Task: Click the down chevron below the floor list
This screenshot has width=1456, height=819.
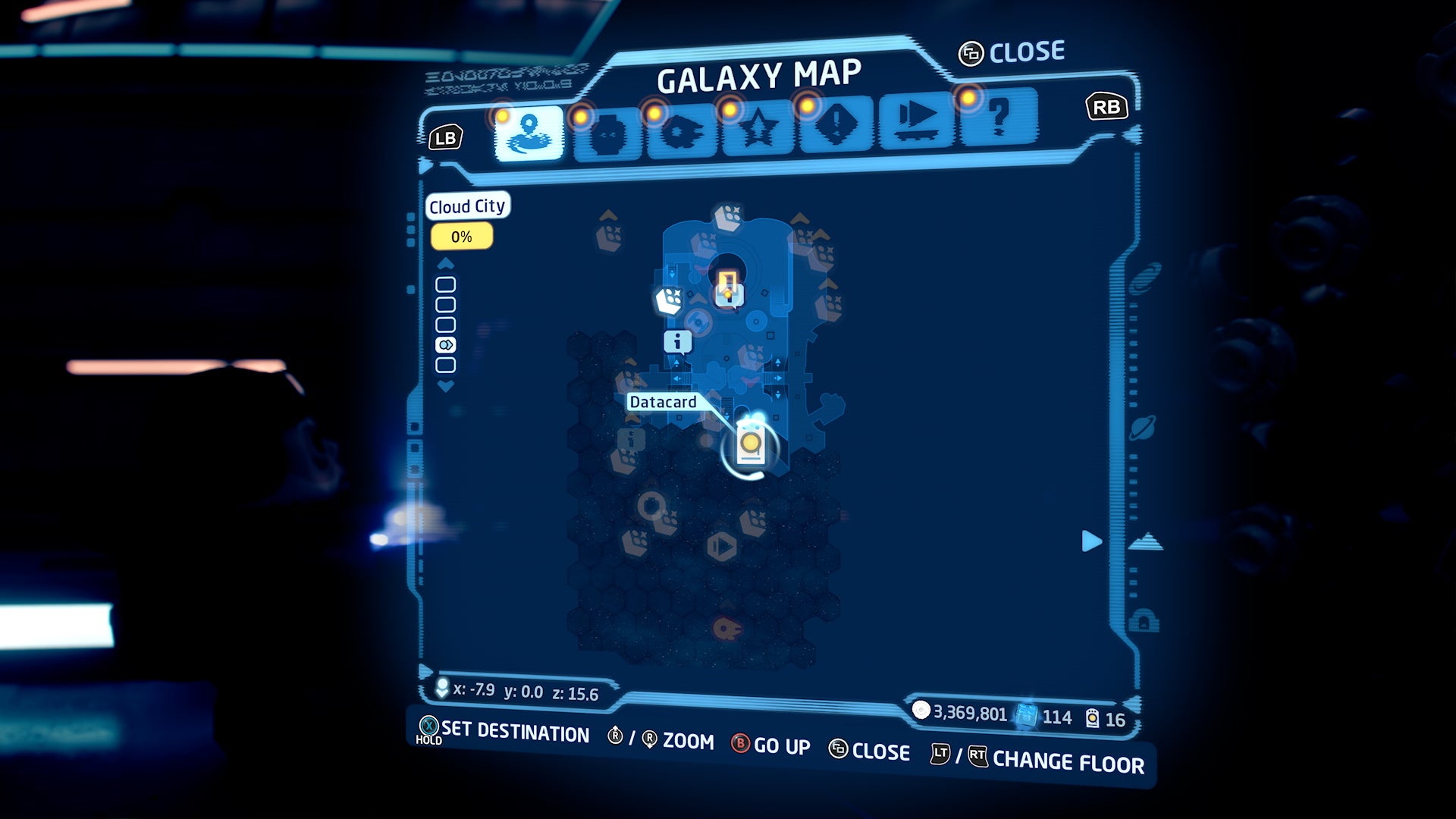Action: click(445, 386)
